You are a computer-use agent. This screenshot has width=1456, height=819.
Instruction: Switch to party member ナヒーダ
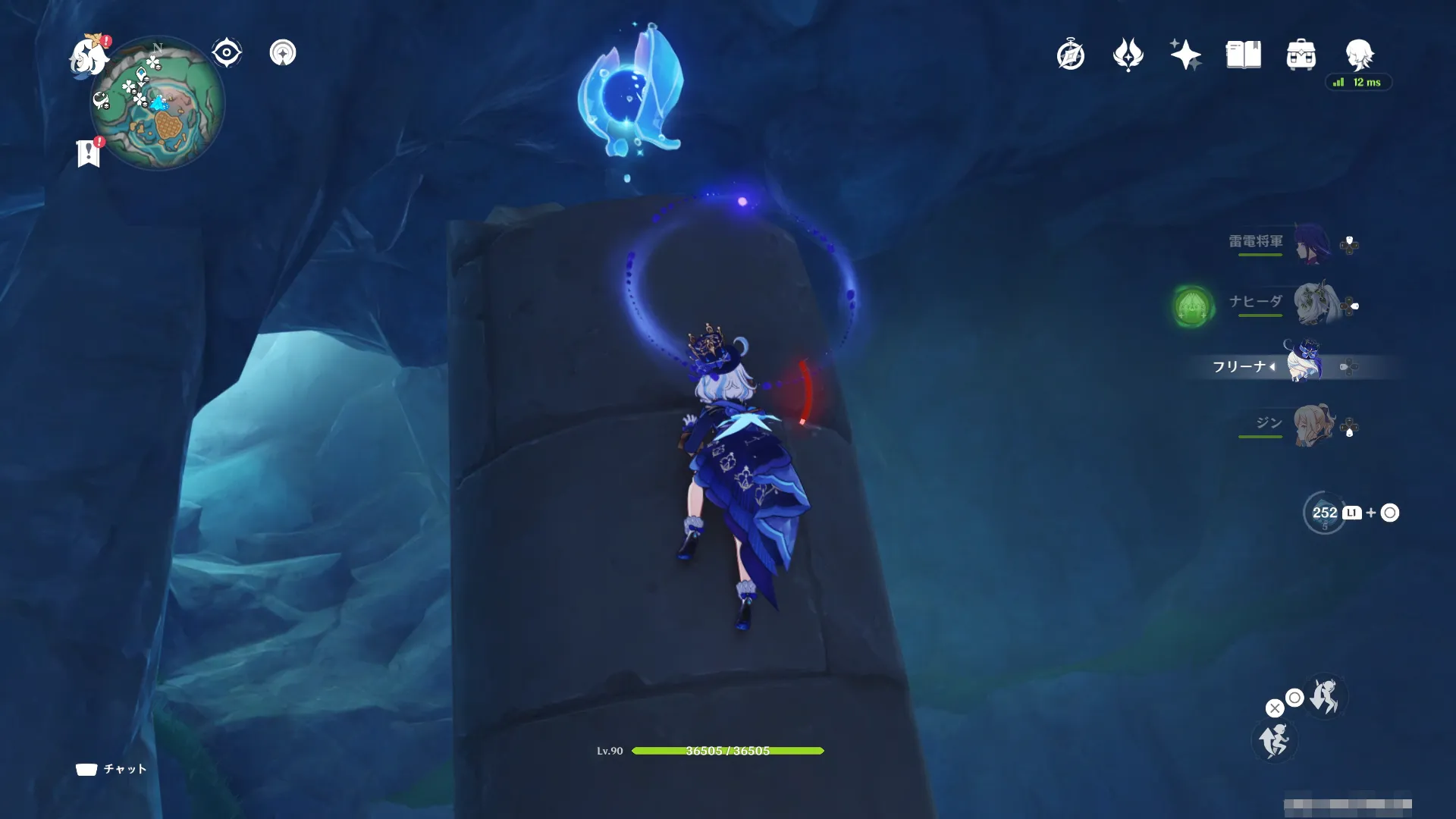click(x=1313, y=303)
